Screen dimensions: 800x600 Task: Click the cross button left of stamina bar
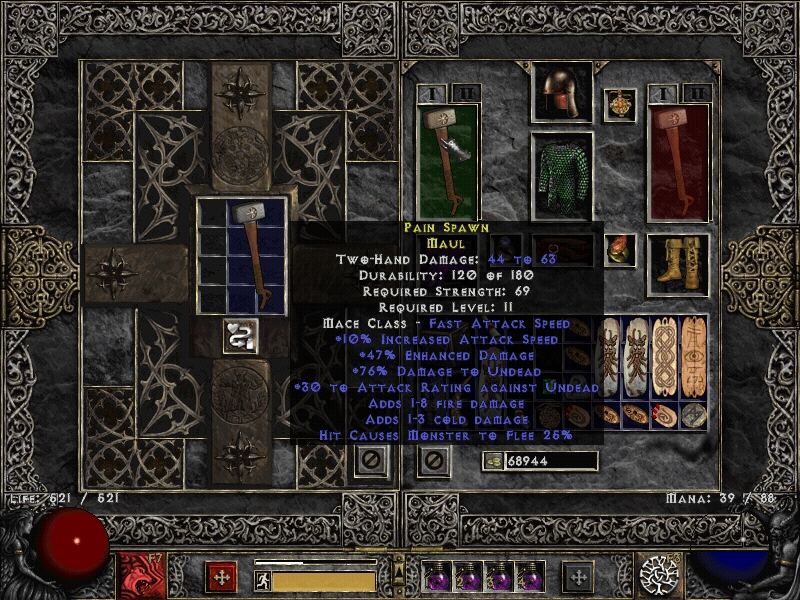point(221,577)
